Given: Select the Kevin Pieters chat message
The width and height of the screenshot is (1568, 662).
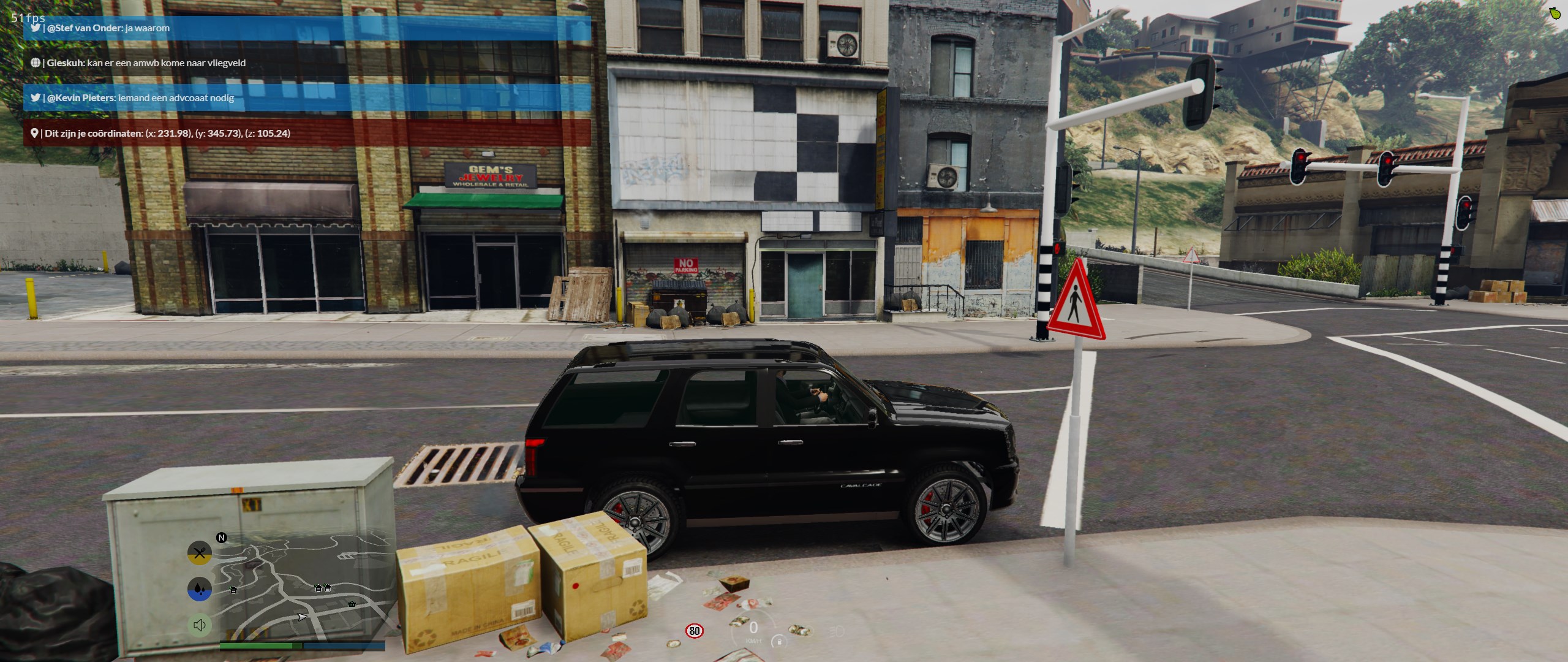Looking at the screenshot, I should click(x=307, y=98).
